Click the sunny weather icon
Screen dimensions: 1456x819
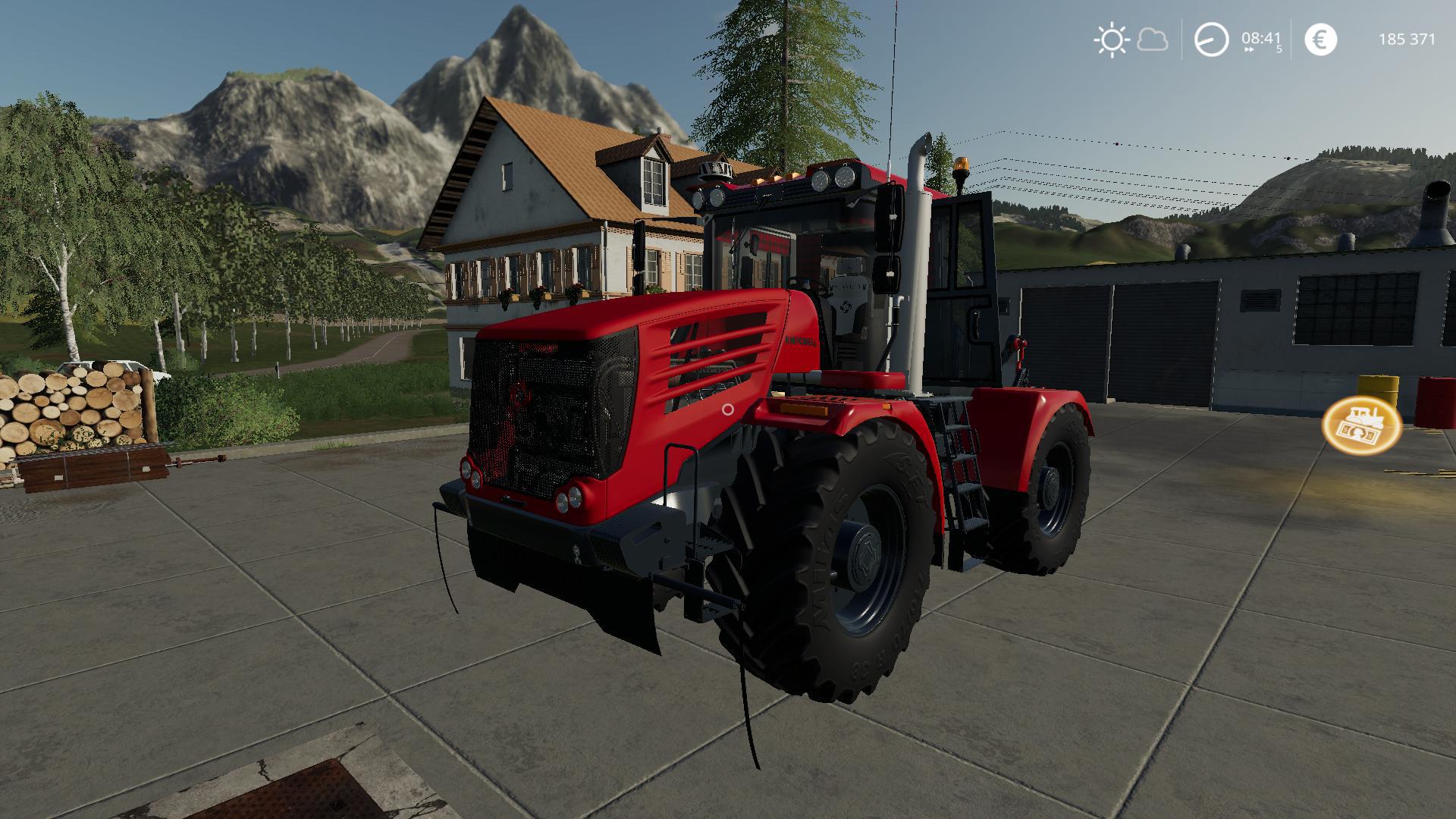tap(1112, 39)
